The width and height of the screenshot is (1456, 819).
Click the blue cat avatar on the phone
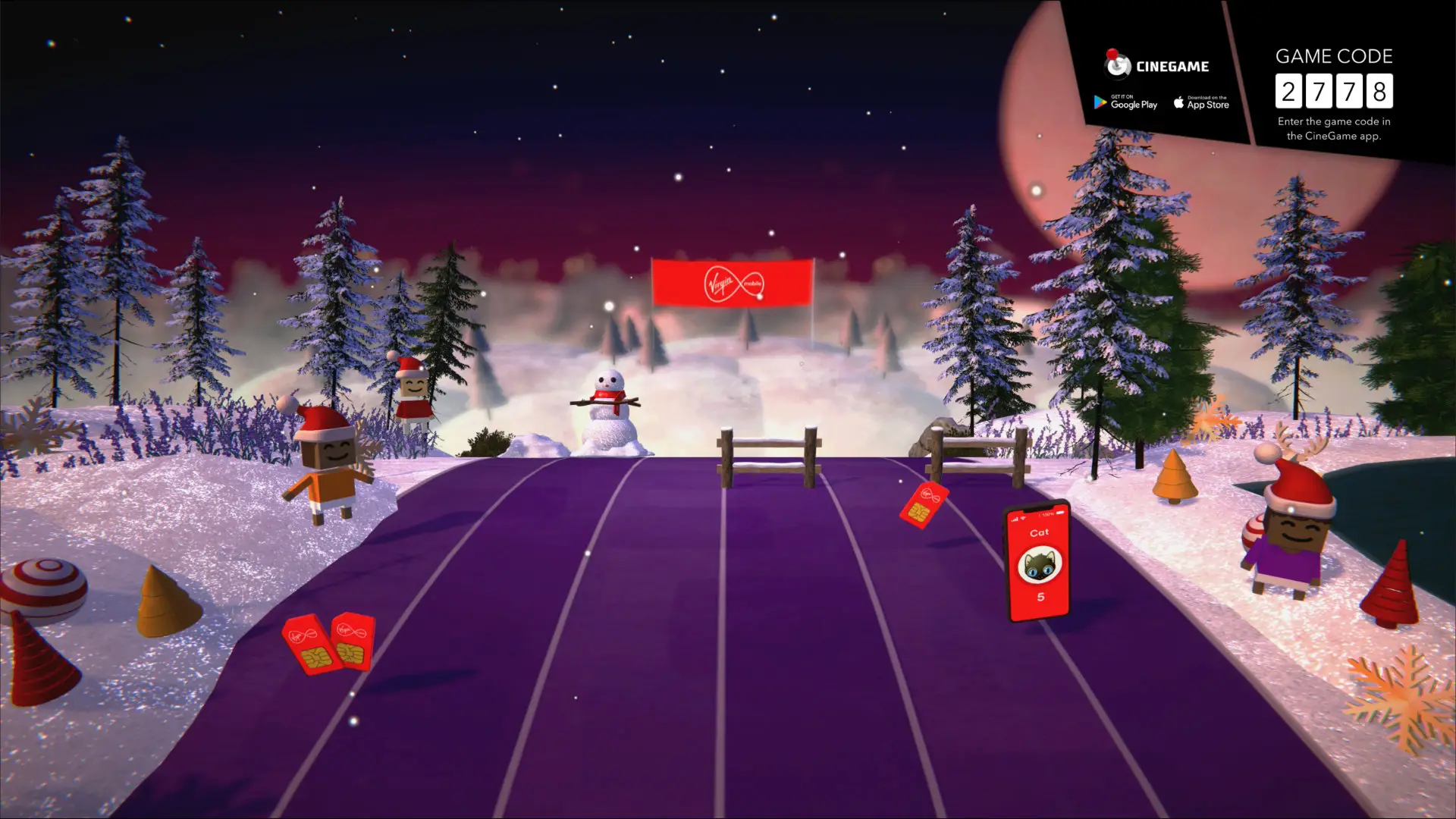point(1039,565)
